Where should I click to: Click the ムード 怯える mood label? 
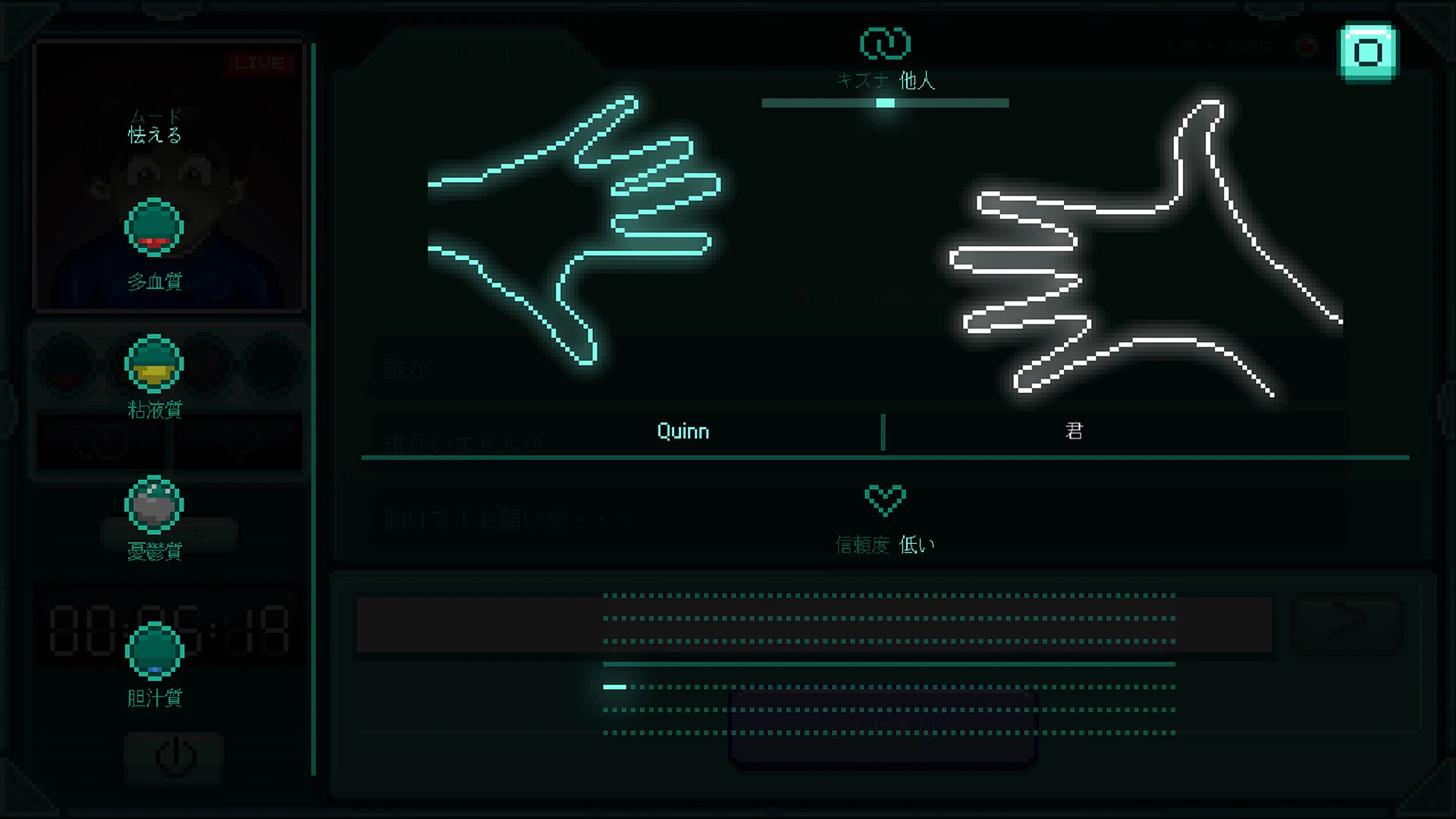tap(153, 125)
